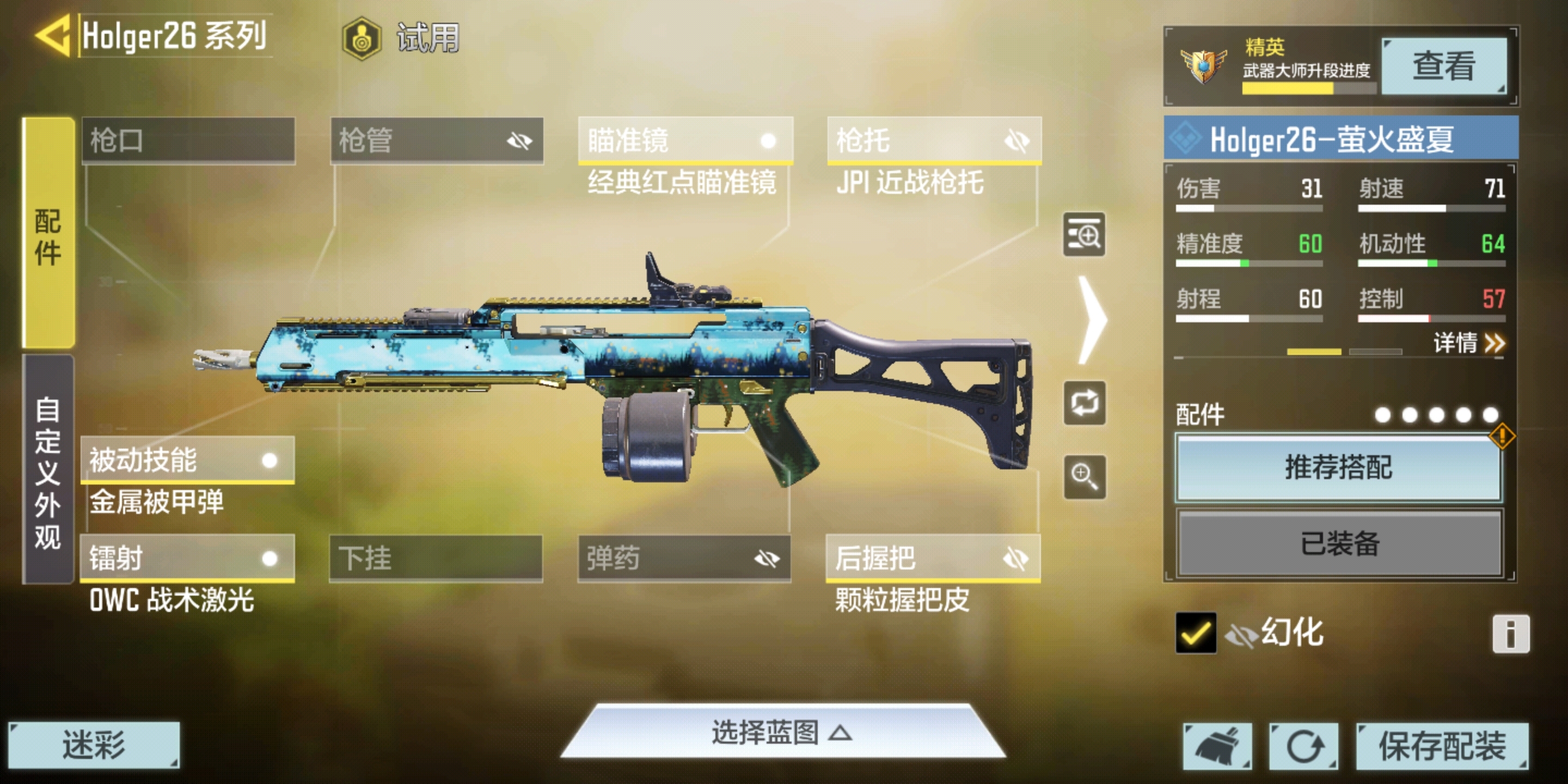Open the 选择蓝图 blueprint selector
The image size is (1568, 784).
click(x=782, y=732)
